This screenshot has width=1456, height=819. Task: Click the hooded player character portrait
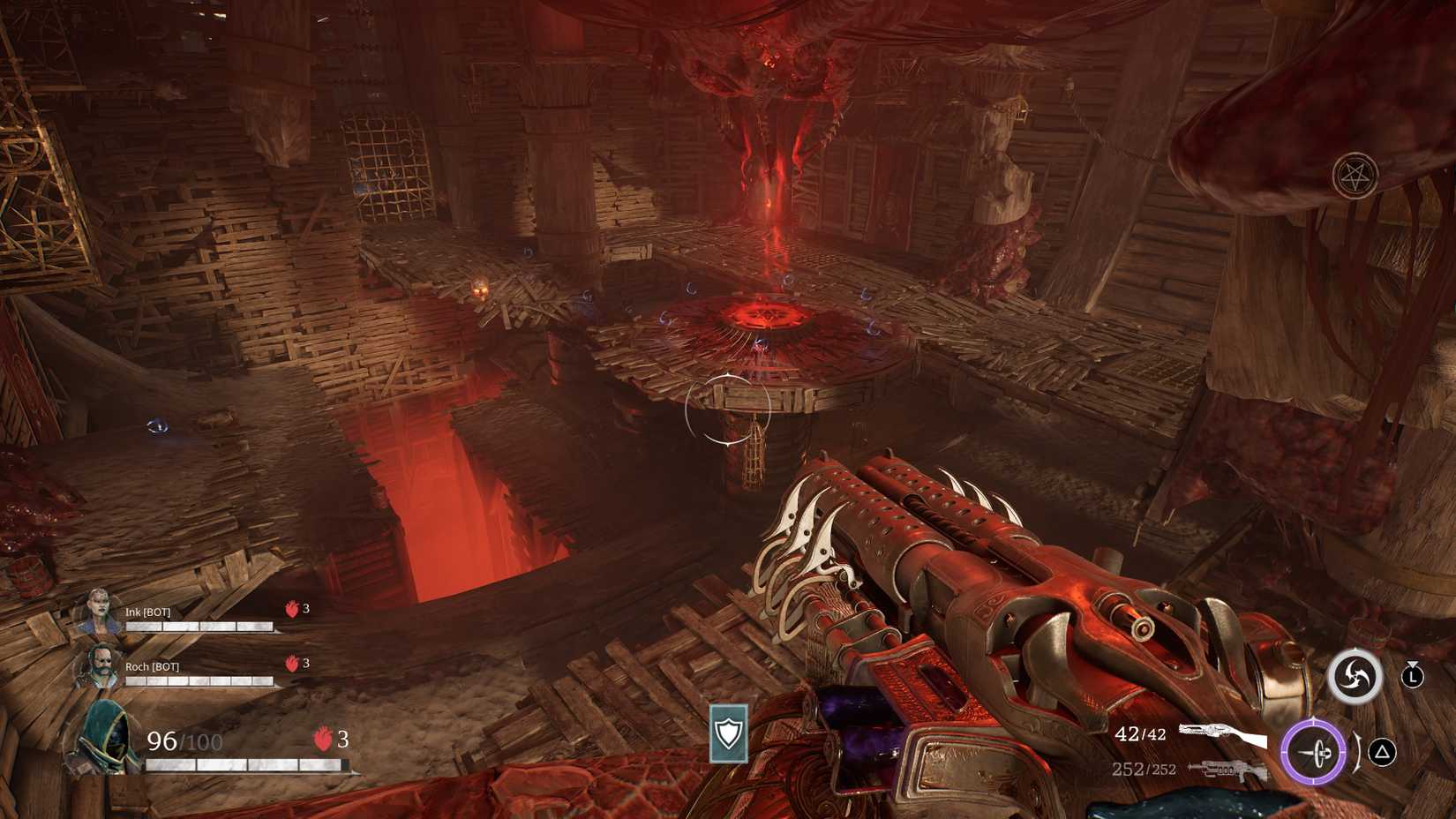coord(103,738)
